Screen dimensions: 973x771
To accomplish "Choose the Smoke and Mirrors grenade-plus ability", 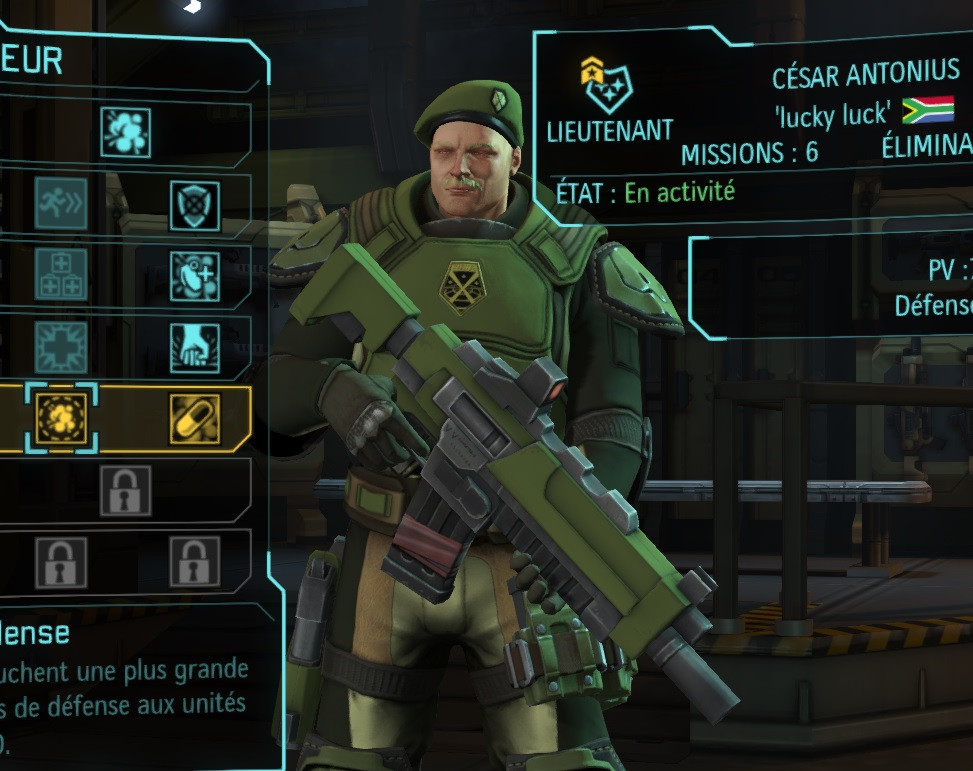I will pyautogui.click(x=194, y=274).
